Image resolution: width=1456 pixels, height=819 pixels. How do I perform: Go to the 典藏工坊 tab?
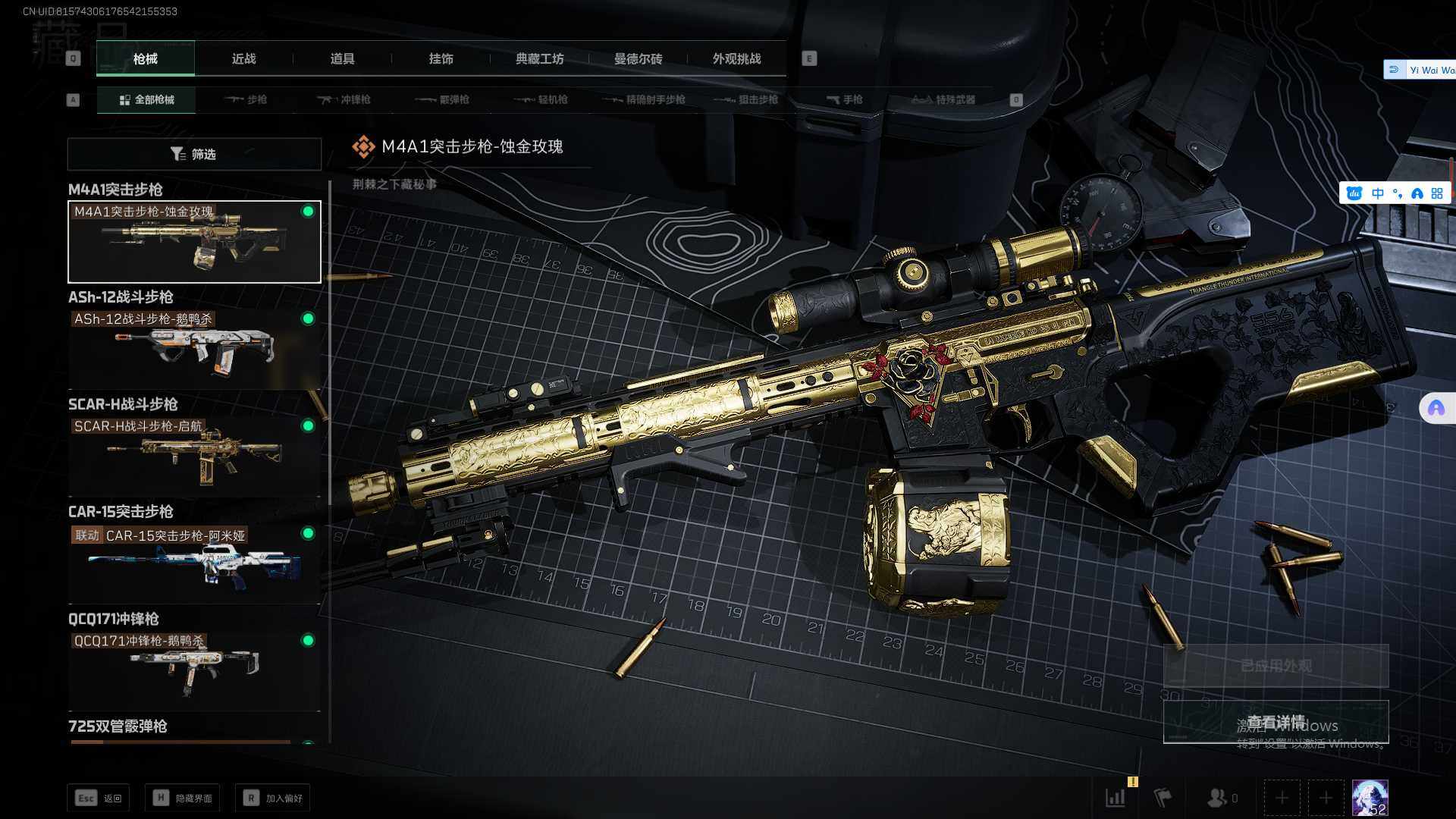[x=539, y=59]
